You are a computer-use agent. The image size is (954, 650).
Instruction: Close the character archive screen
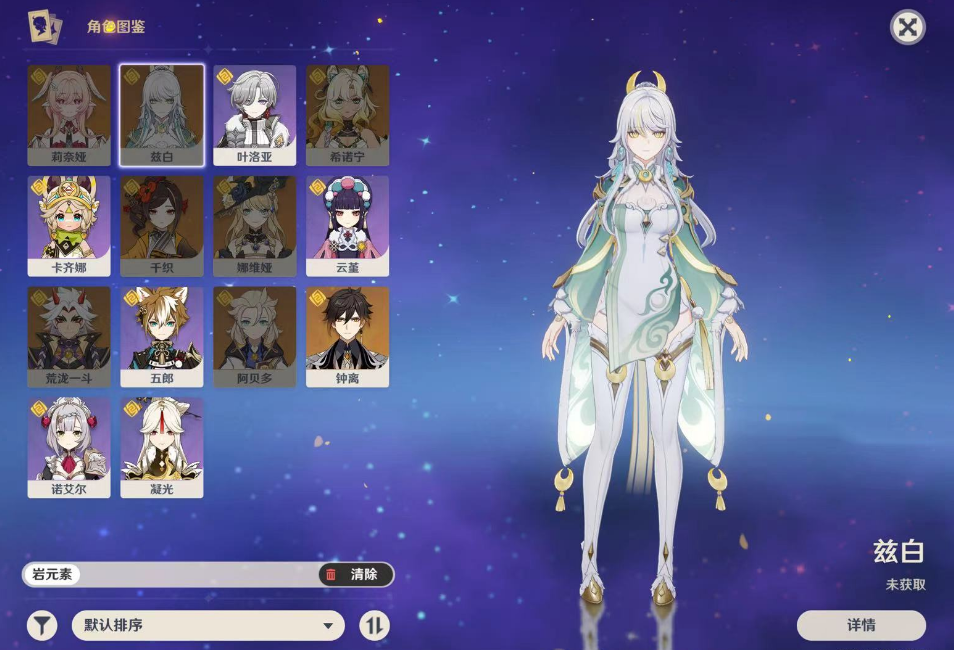pos(907,27)
